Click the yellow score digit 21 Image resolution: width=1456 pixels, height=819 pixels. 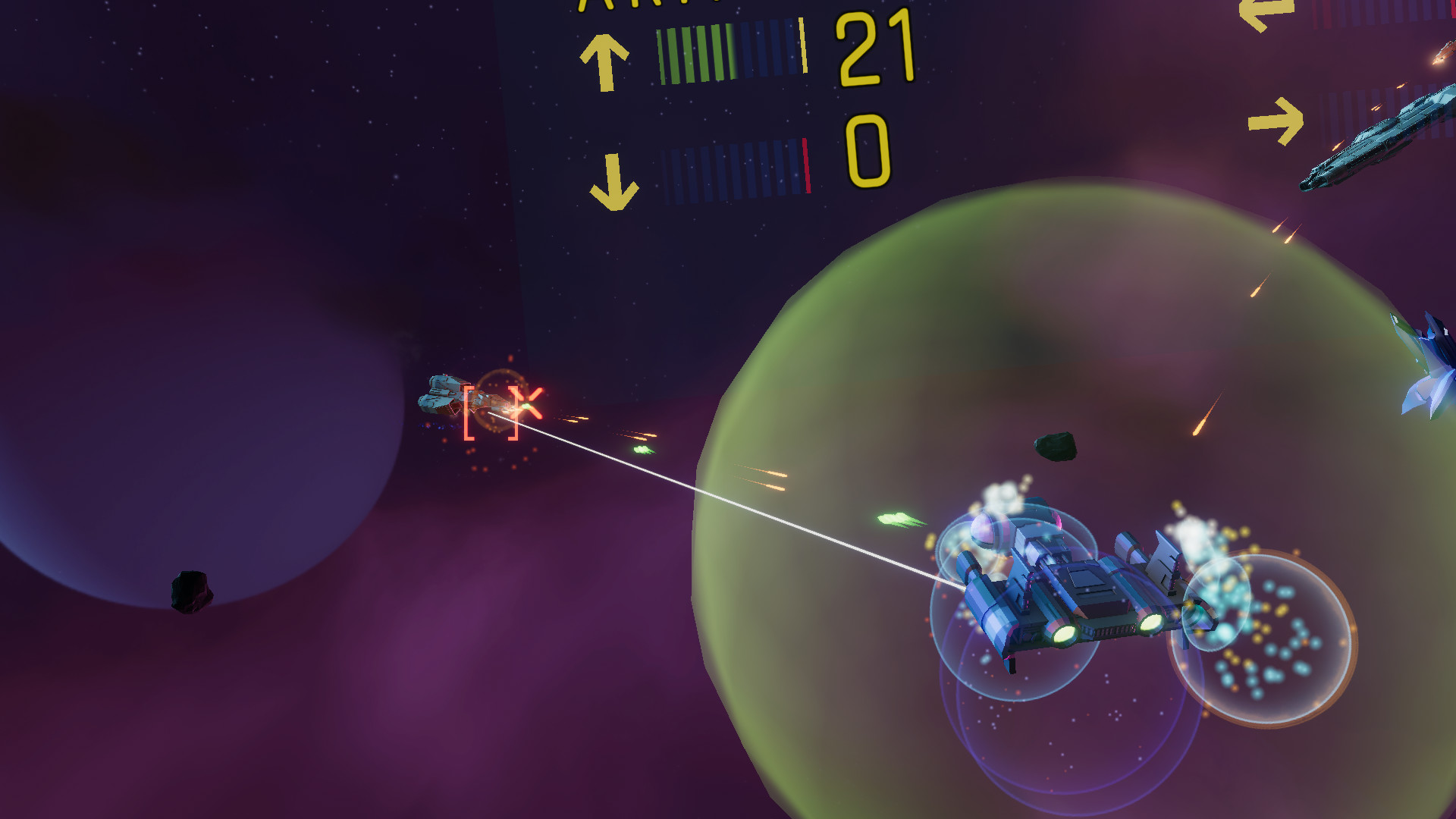(874, 47)
